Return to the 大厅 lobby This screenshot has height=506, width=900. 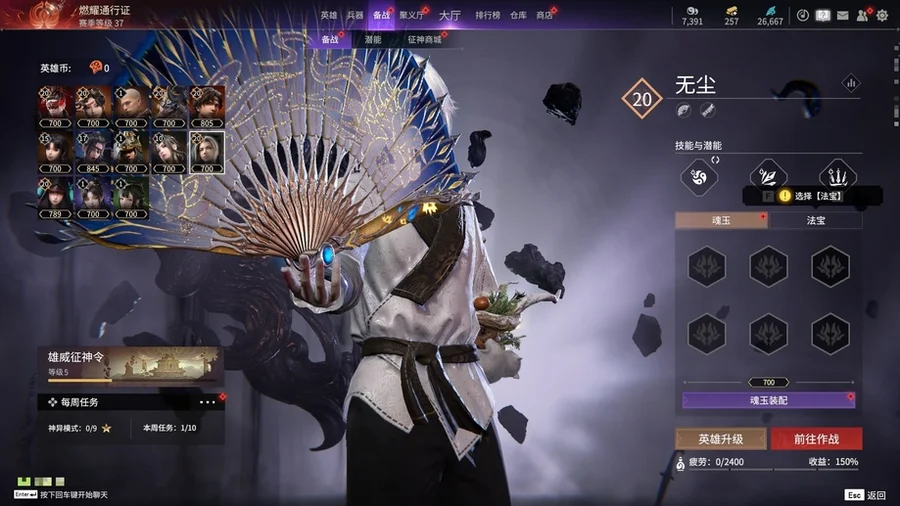coord(450,15)
